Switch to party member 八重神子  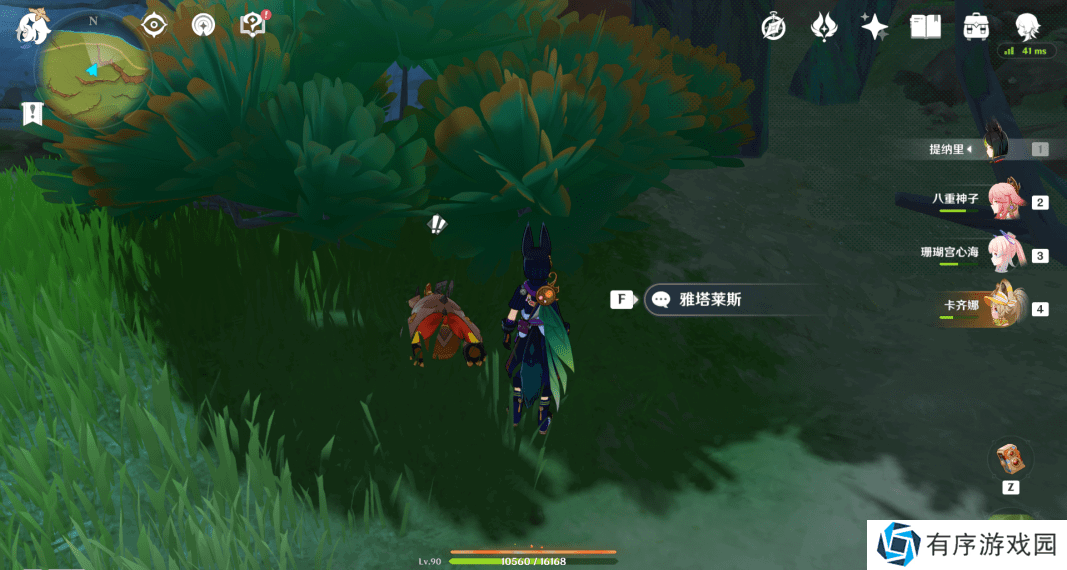1005,201
